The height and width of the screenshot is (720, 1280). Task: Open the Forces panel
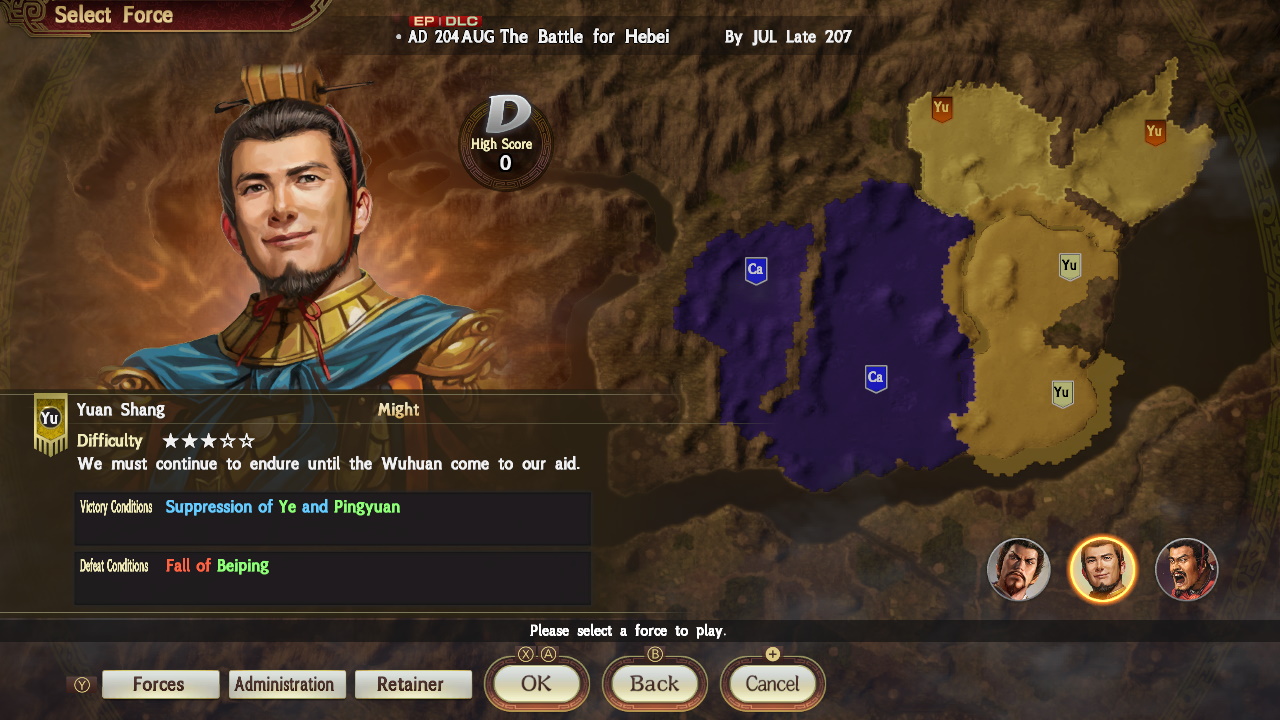(x=160, y=684)
